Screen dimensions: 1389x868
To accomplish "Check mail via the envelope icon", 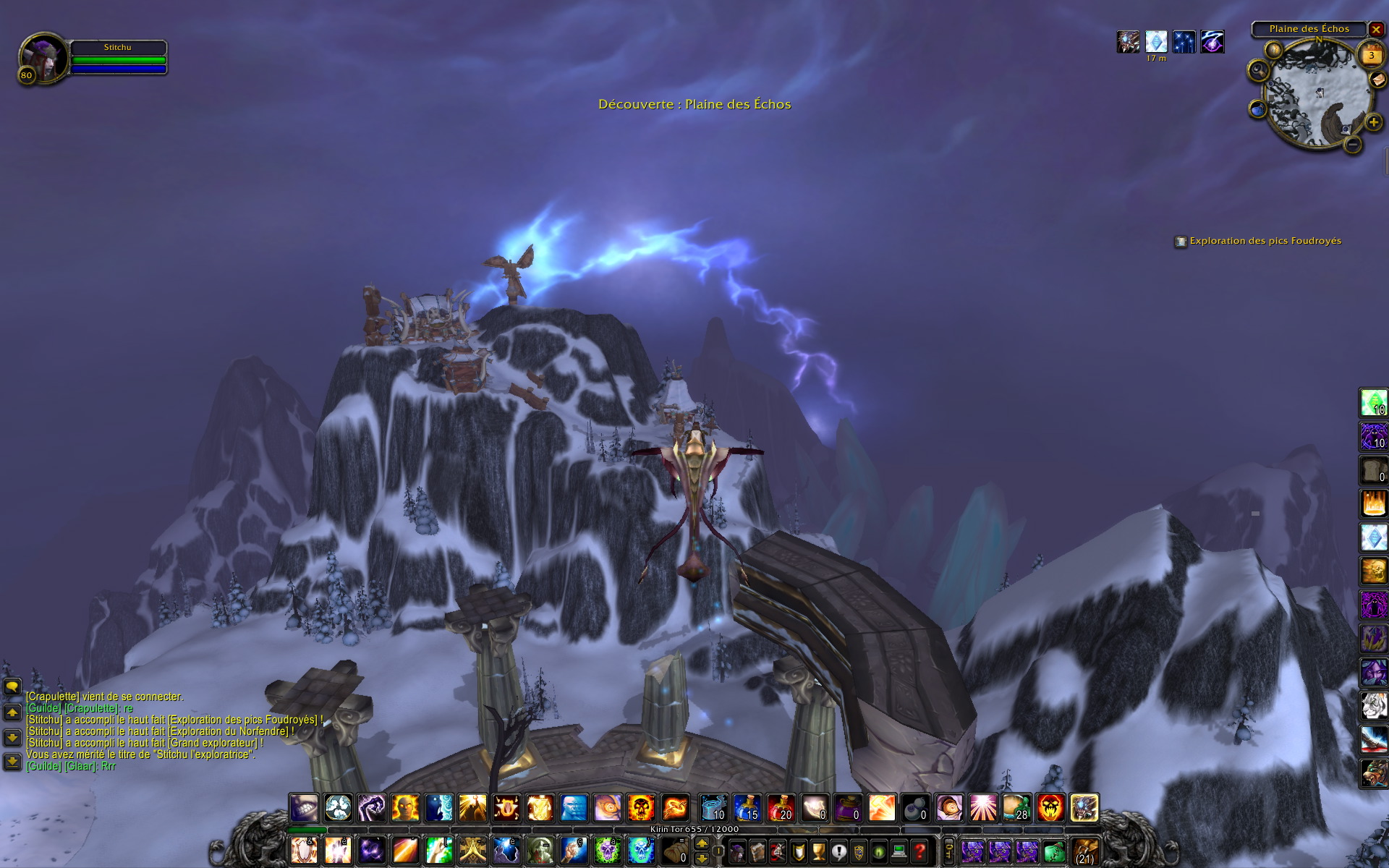I will click(x=1378, y=80).
